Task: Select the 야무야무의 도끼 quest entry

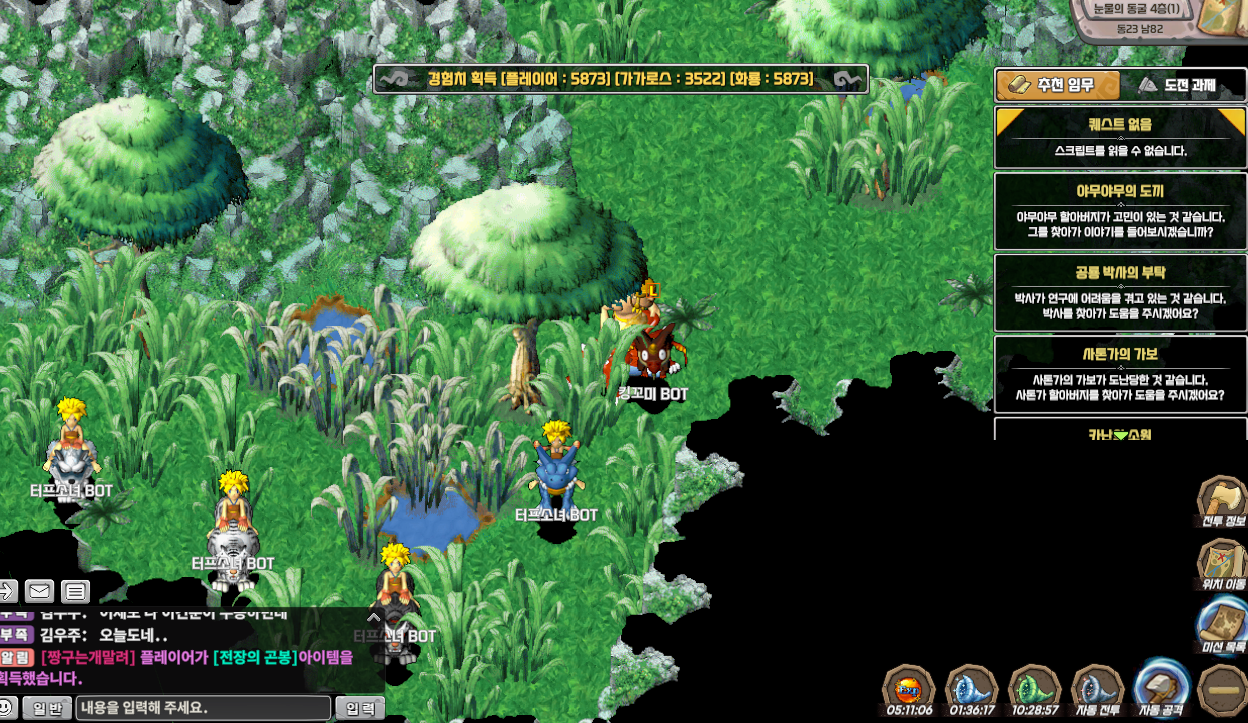Action: (1120, 211)
